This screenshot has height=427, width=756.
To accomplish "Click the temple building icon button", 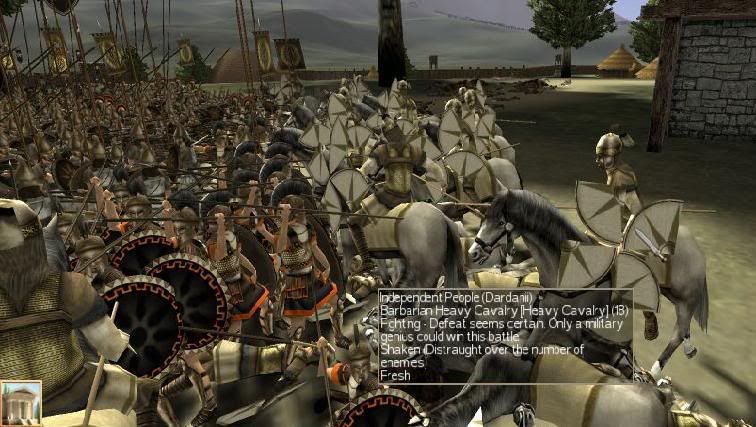I will 21,403.
